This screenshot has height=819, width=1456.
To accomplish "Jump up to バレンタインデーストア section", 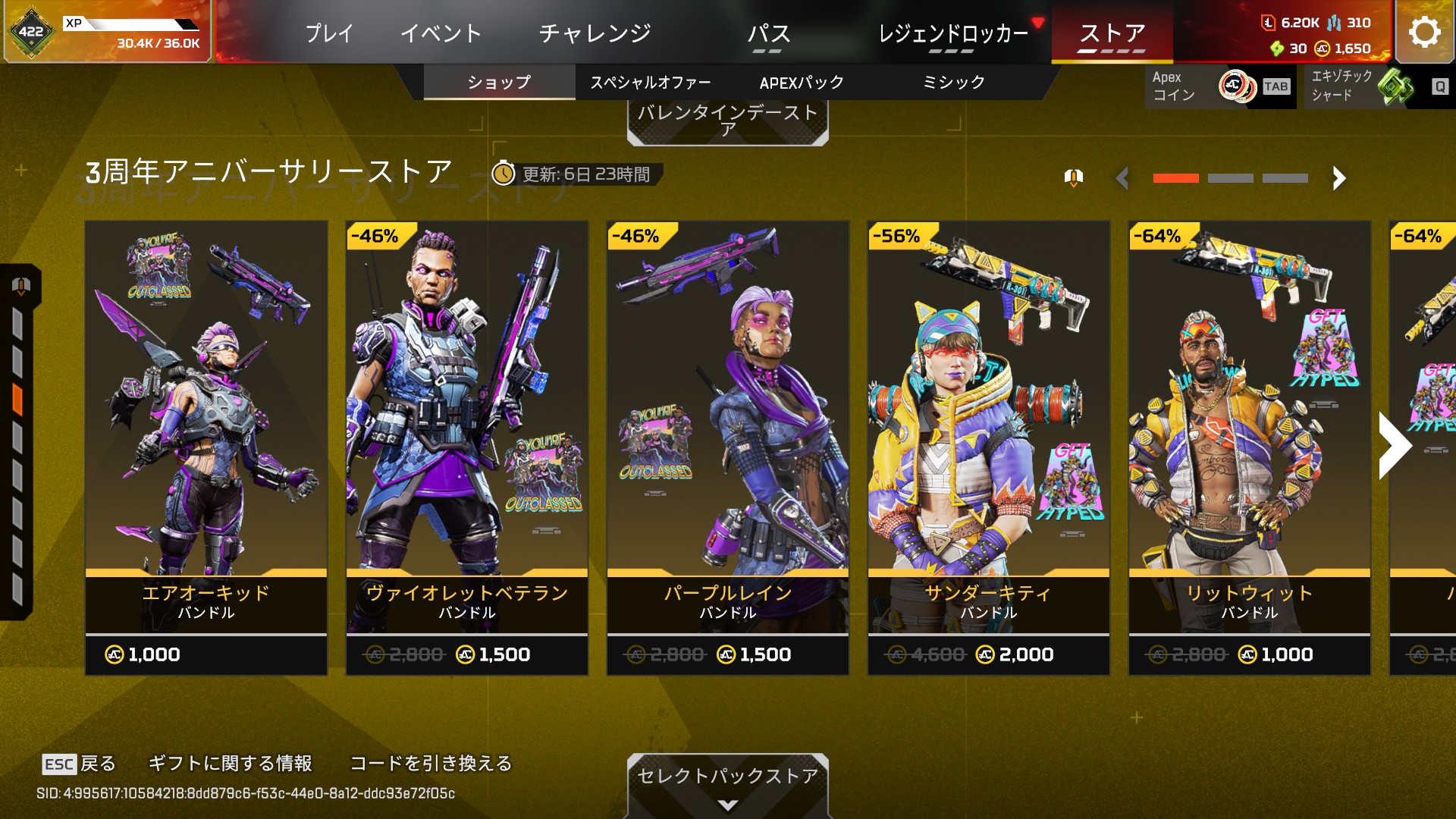I will click(727, 120).
